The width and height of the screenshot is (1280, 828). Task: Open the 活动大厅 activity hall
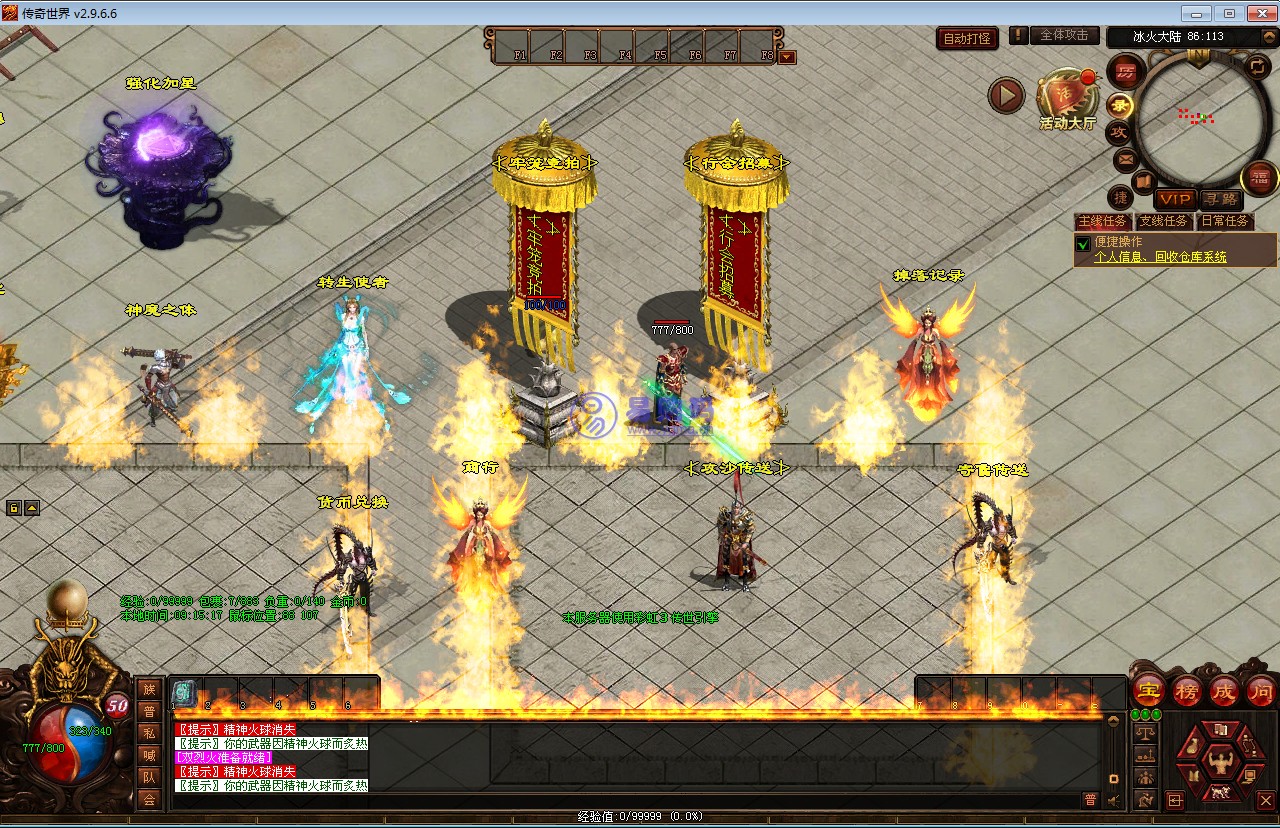coord(1067,102)
